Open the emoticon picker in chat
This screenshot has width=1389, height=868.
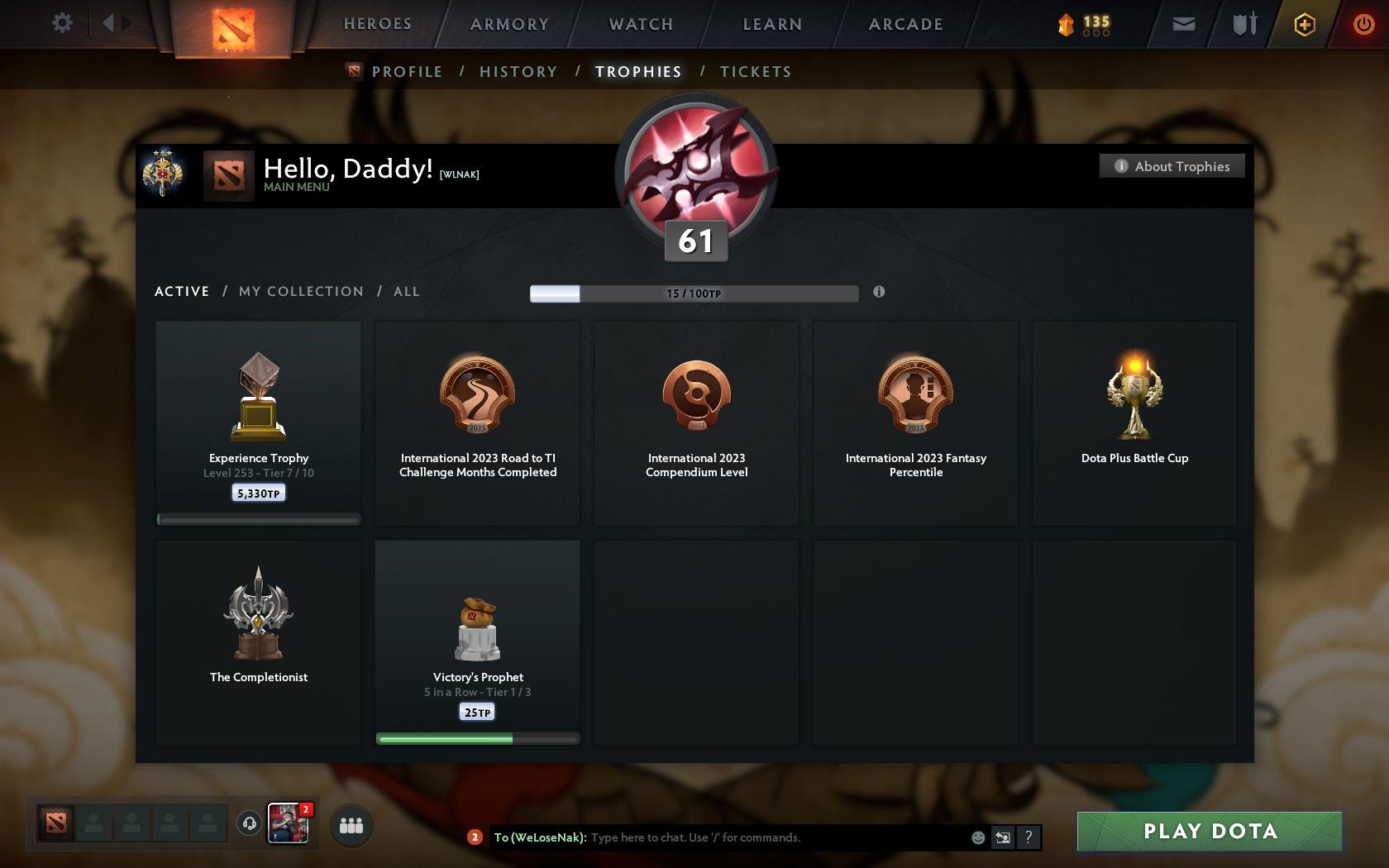coord(978,837)
